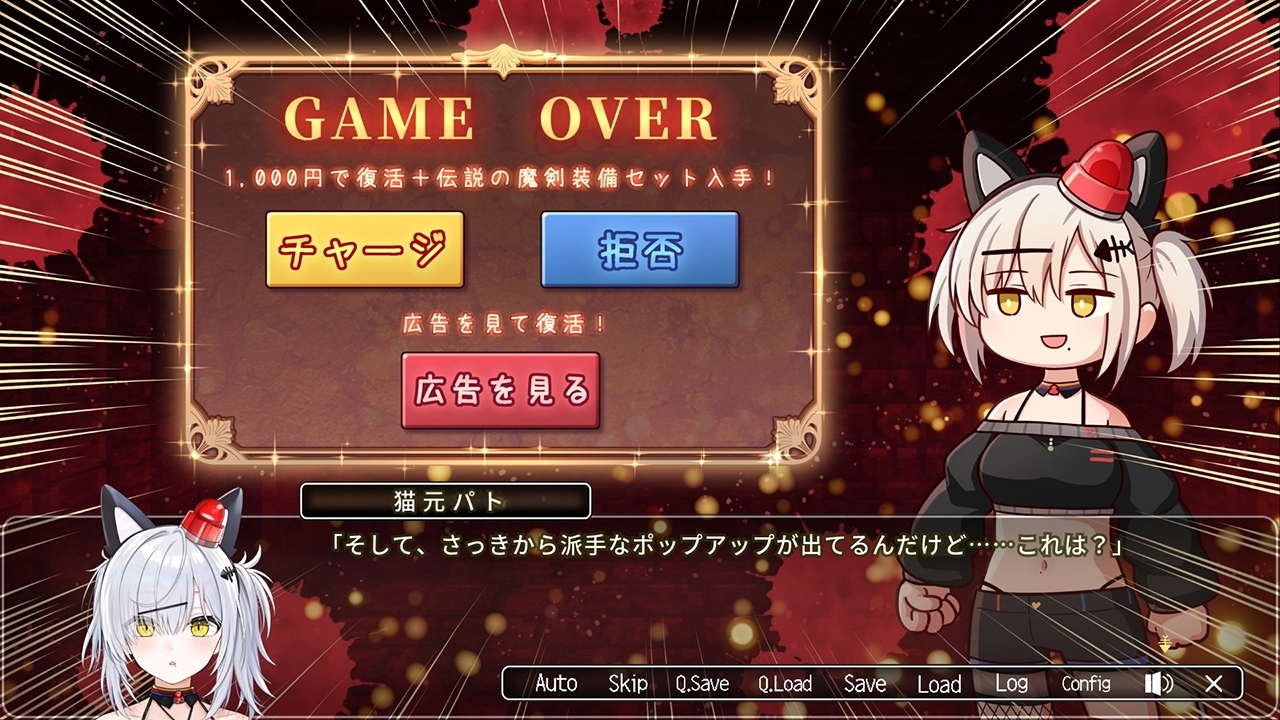
Task: Open the Load screen
Action: tap(939, 684)
